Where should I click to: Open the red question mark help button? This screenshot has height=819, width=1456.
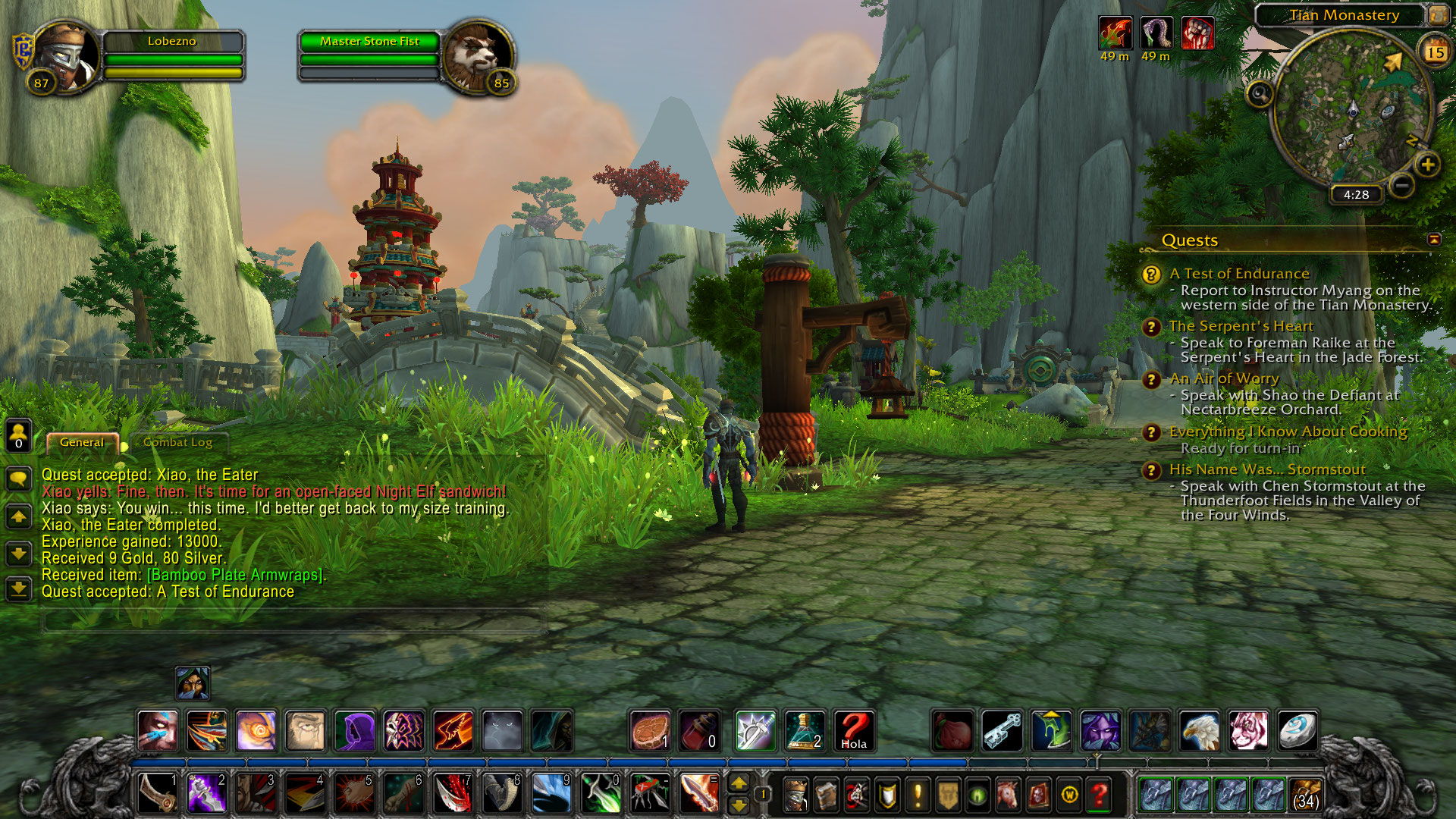[x=1099, y=795]
